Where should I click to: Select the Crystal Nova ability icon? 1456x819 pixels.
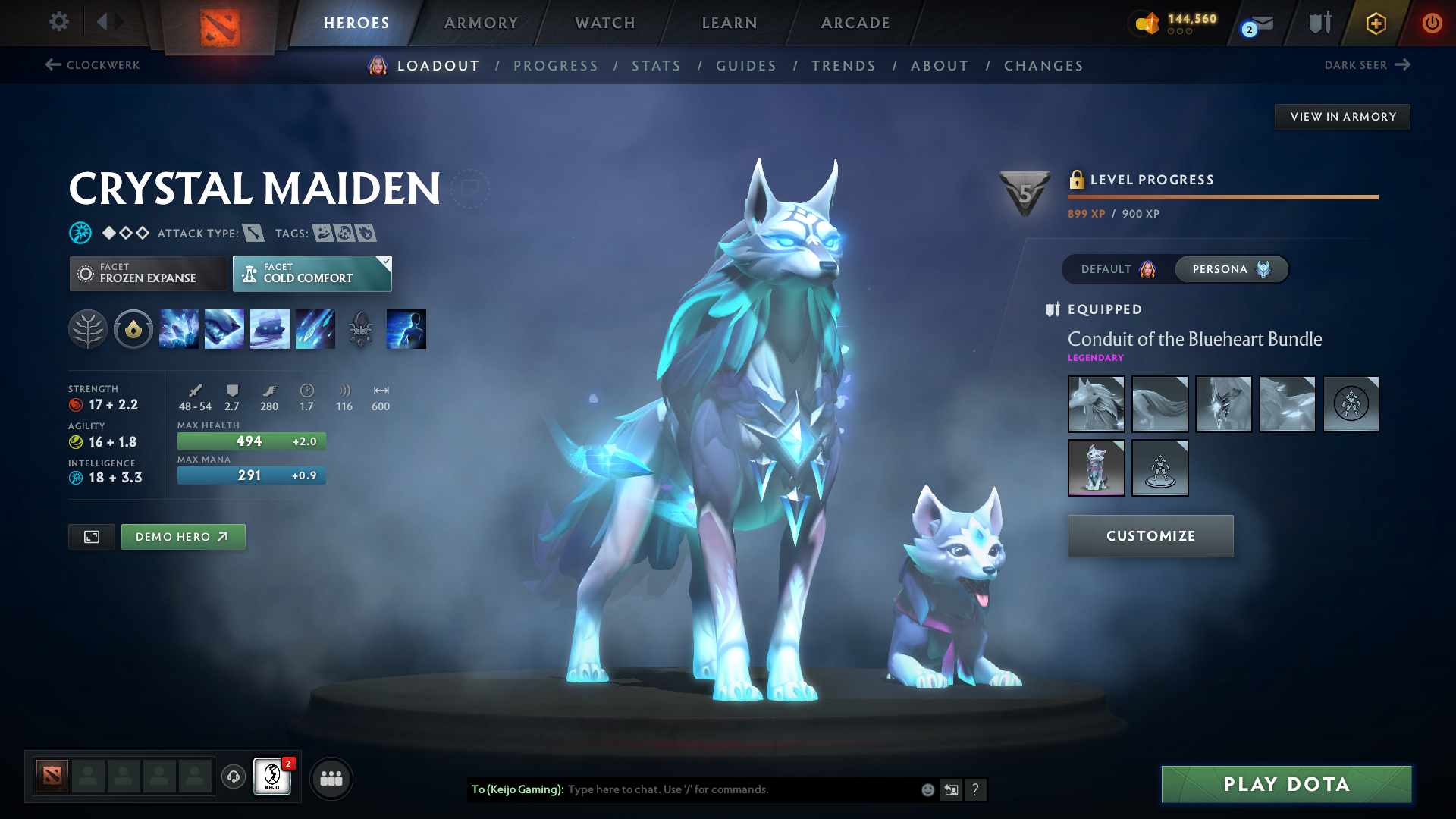pos(179,329)
